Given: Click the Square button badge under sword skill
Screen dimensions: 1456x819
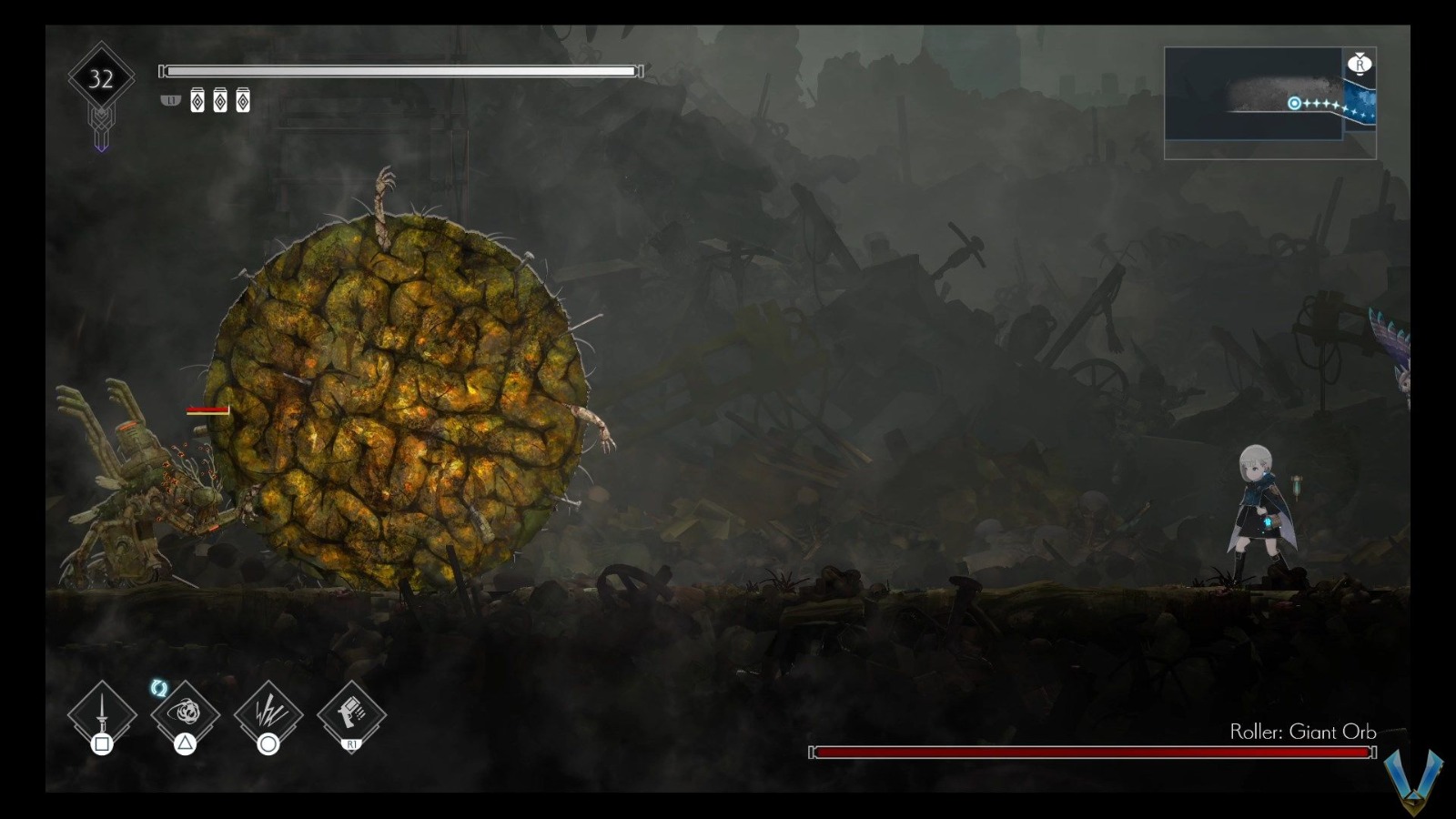Looking at the screenshot, I should pyautogui.click(x=103, y=743).
